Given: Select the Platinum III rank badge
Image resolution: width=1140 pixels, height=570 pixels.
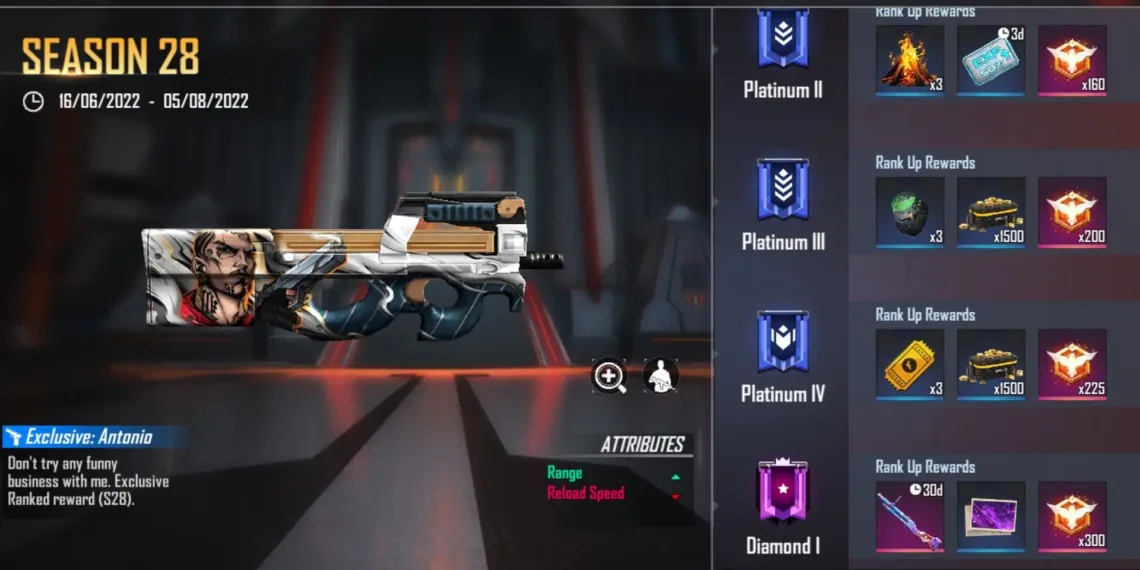Looking at the screenshot, I should pos(783,190).
